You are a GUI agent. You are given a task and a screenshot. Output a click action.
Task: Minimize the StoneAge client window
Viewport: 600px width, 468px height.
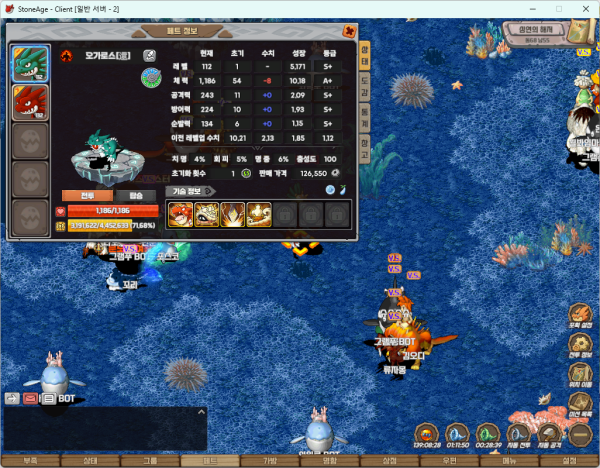click(529, 8)
